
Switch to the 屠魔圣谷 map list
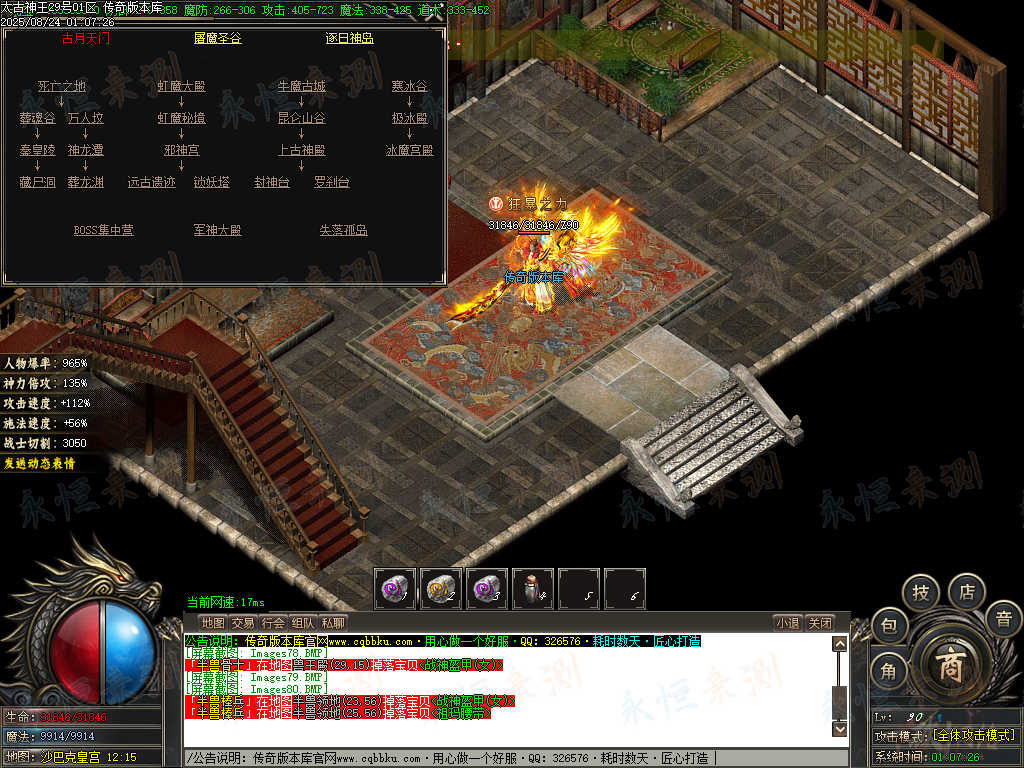217,39
